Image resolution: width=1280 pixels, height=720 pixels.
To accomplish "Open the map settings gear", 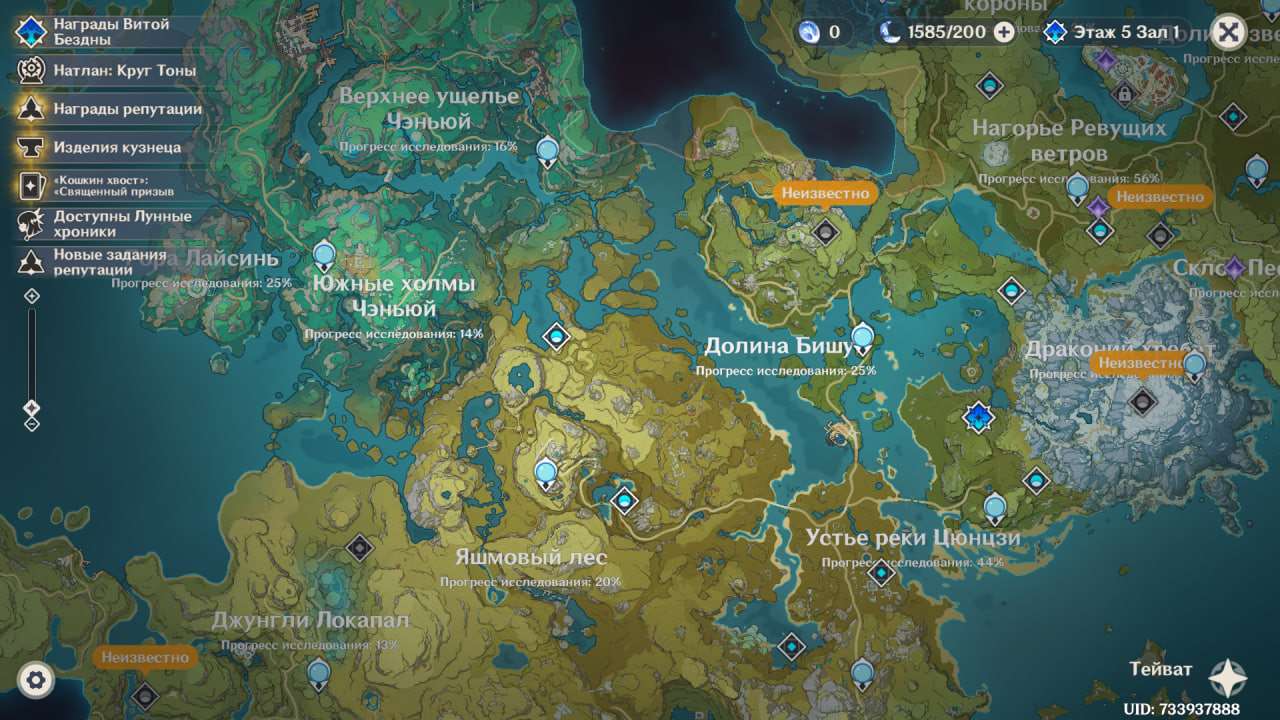I will tap(36, 681).
